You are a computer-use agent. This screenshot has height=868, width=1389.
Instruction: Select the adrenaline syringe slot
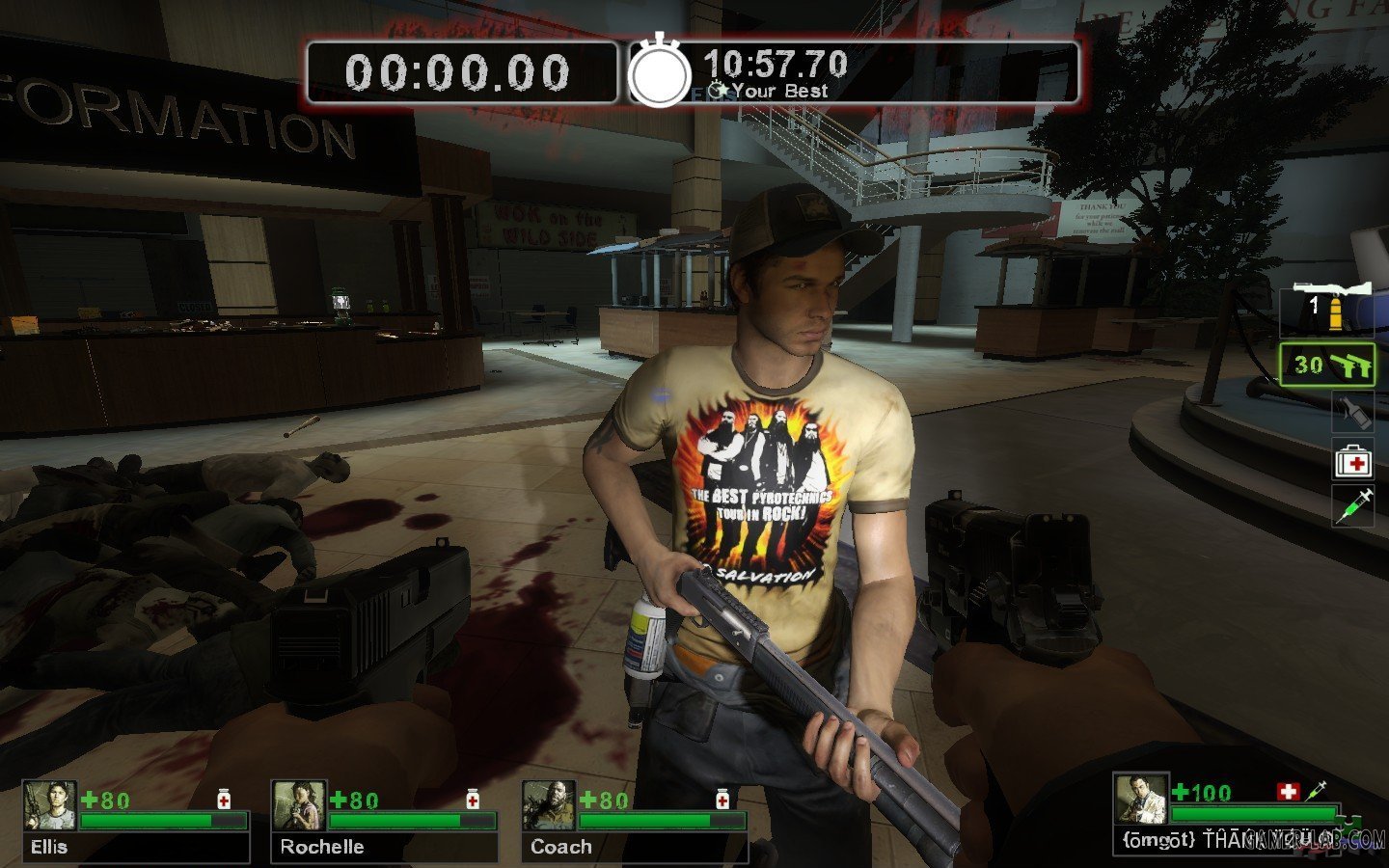[1353, 505]
